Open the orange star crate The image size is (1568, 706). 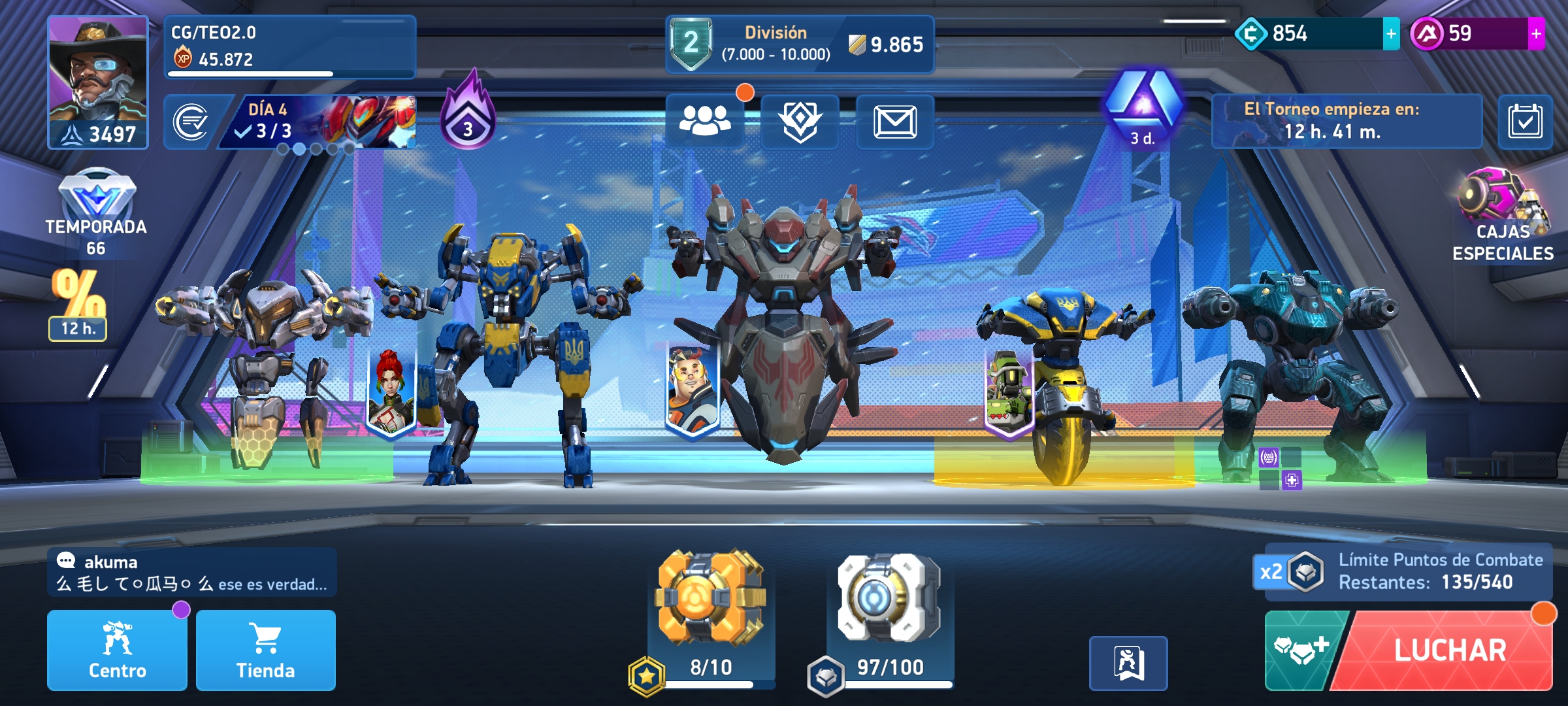[x=711, y=598]
